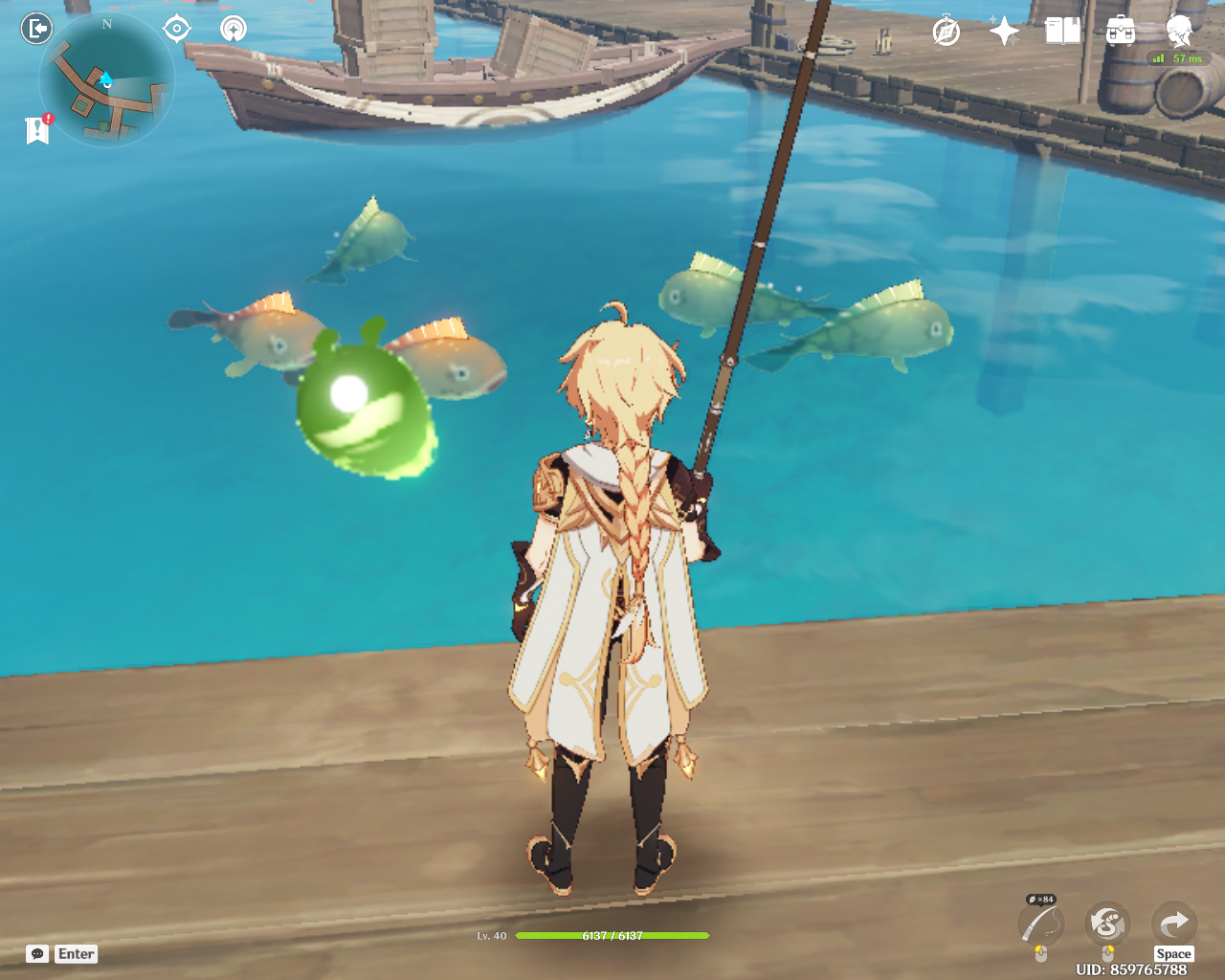Click the log-out door icon in the corner
The width and height of the screenshot is (1225, 980).
pos(37,28)
